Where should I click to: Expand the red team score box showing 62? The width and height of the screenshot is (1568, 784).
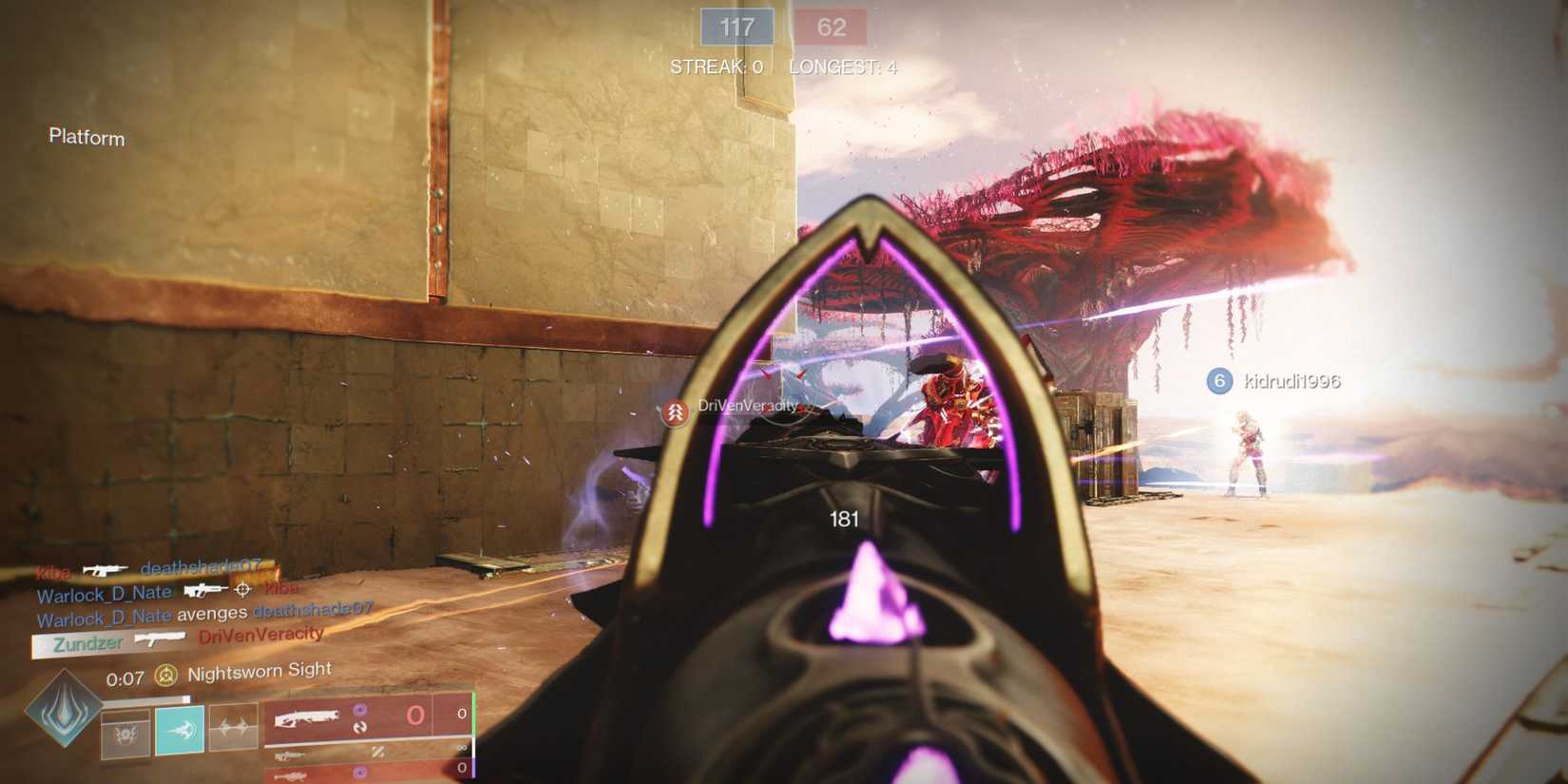[x=832, y=27]
